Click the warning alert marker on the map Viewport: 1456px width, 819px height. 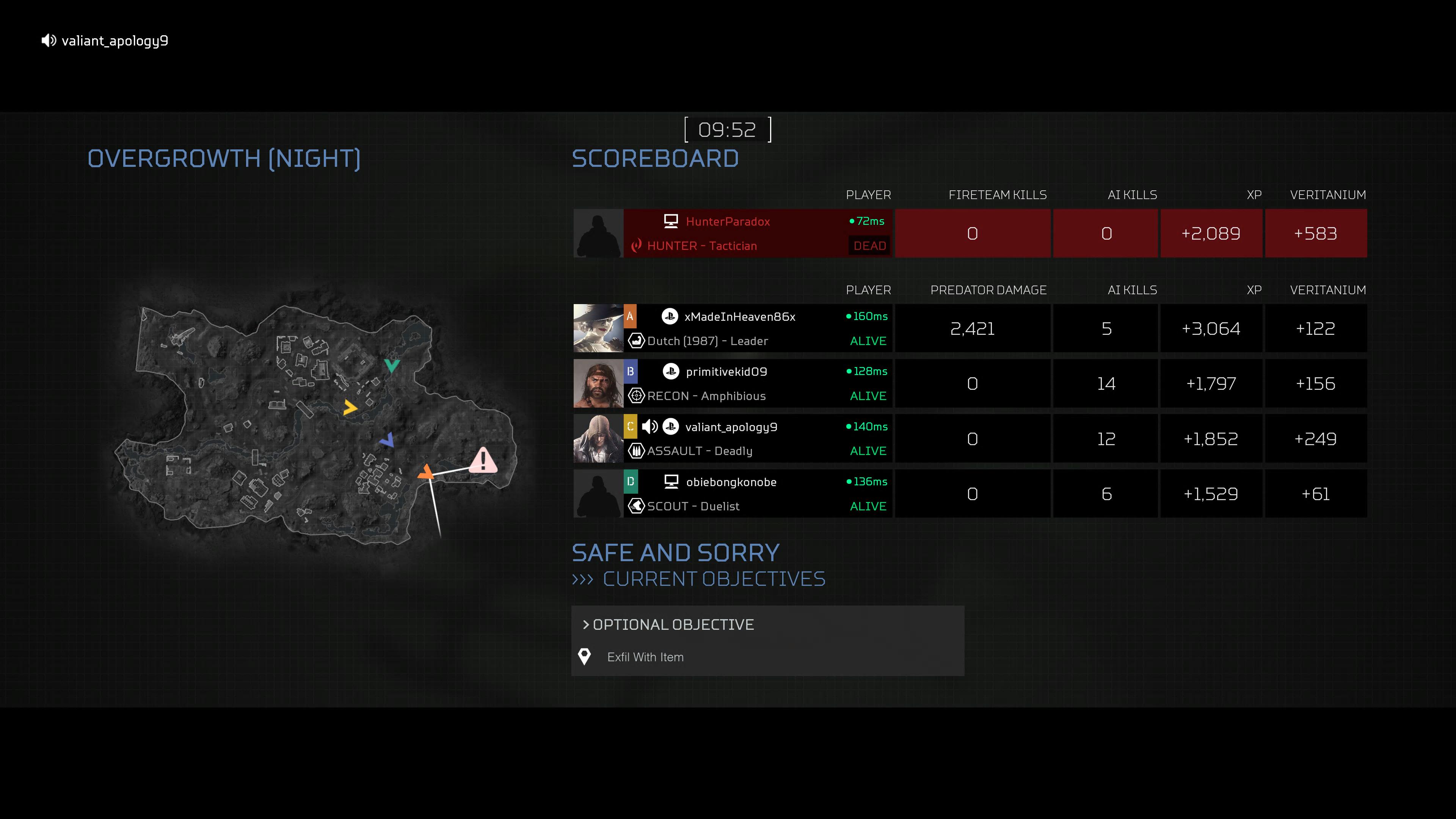pos(483,460)
